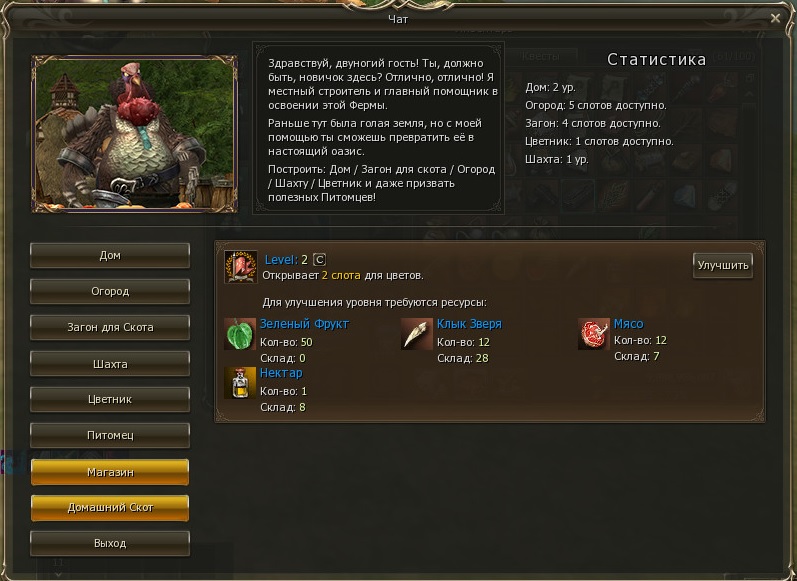Select the Зеленый Фрукт resource icon

pyautogui.click(x=240, y=334)
